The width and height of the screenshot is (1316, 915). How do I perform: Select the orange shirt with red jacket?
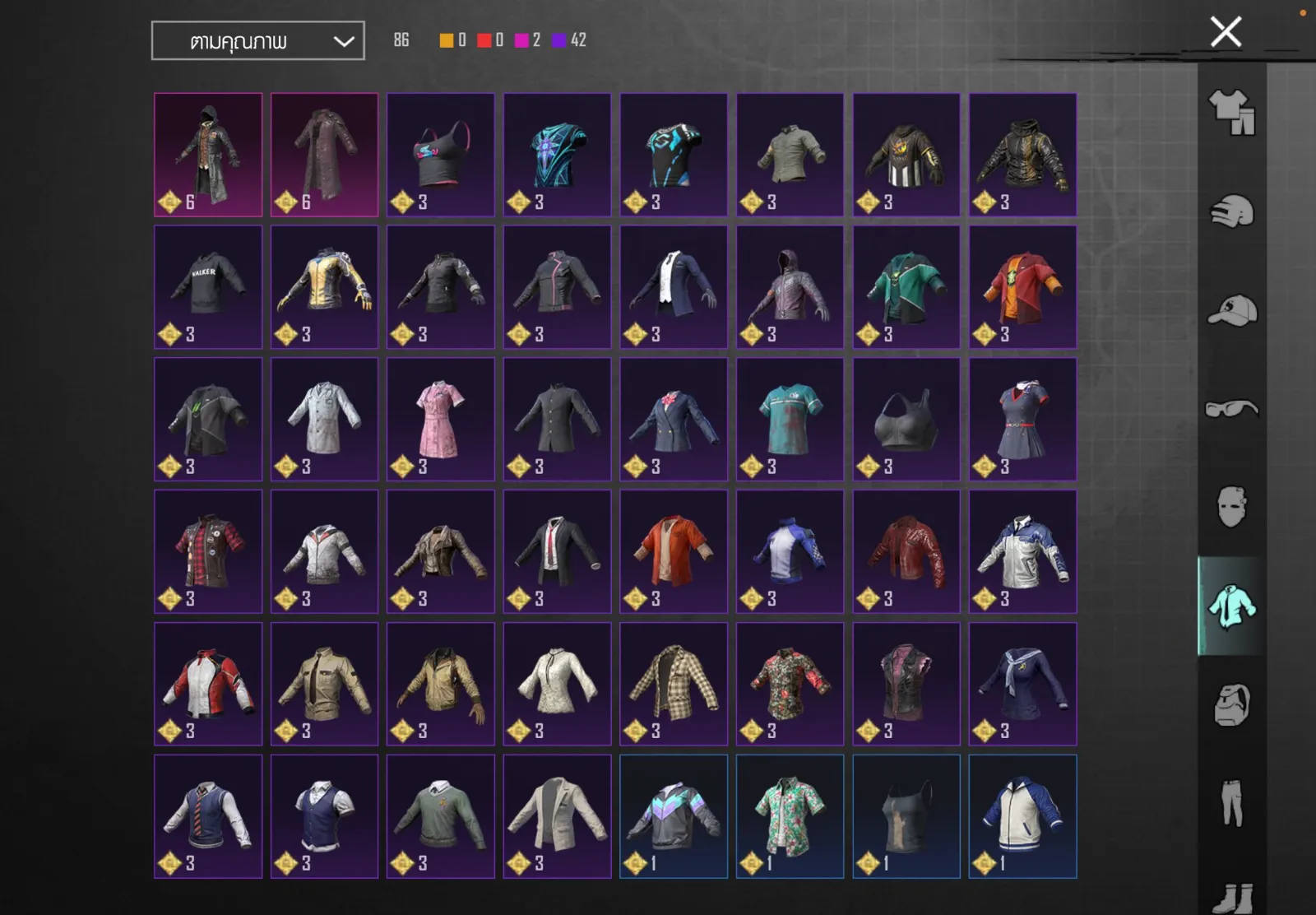[x=674, y=551]
